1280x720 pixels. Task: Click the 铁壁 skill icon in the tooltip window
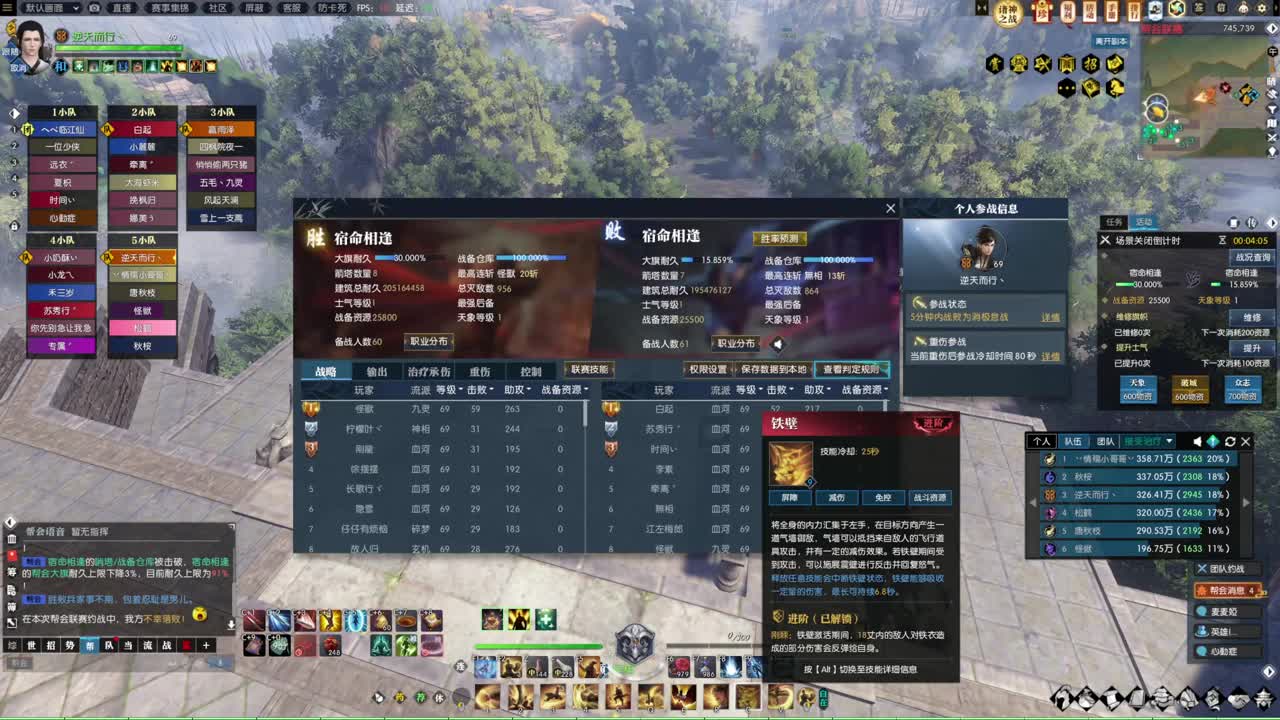[790, 463]
